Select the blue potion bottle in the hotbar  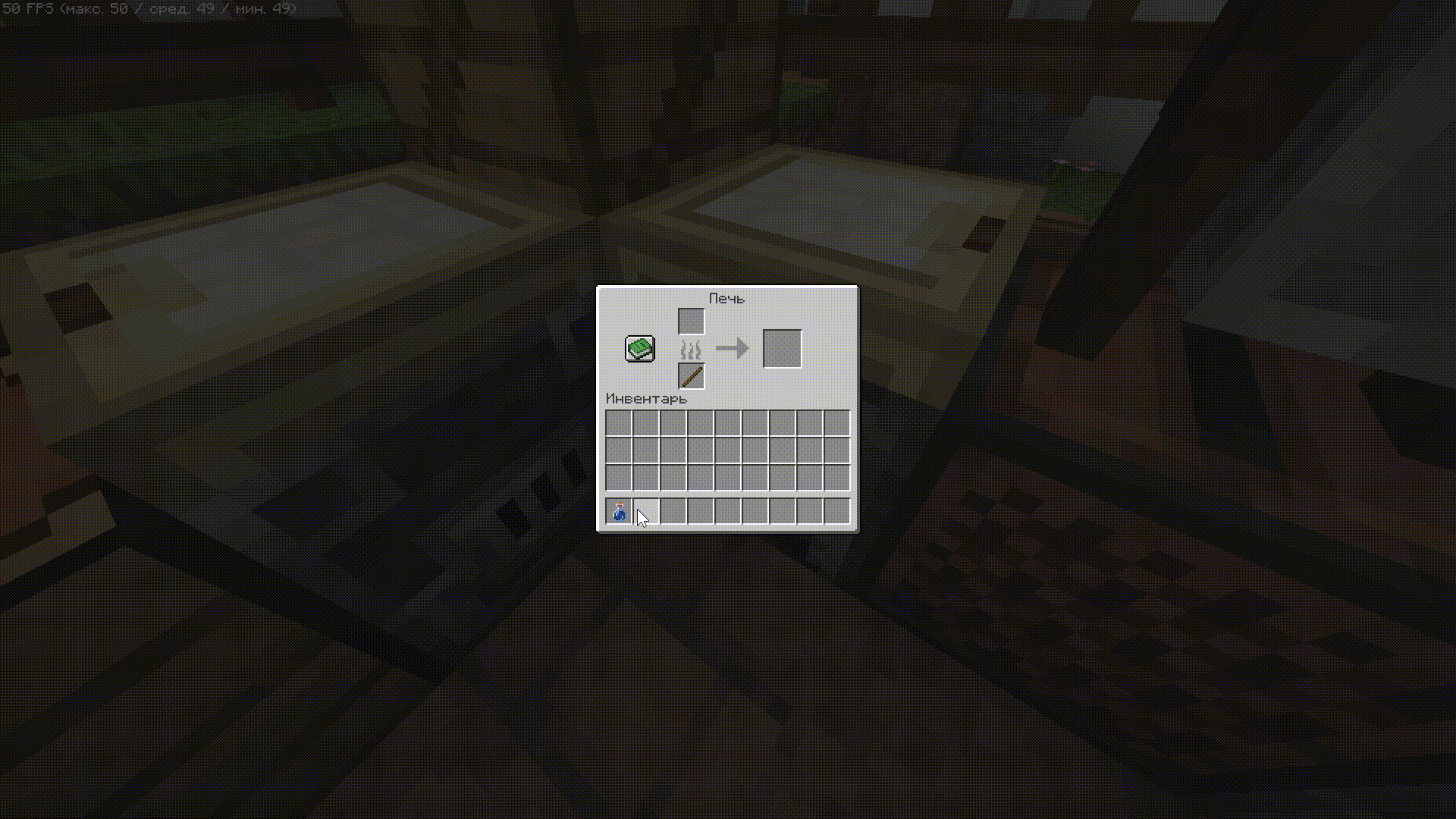tap(619, 512)
